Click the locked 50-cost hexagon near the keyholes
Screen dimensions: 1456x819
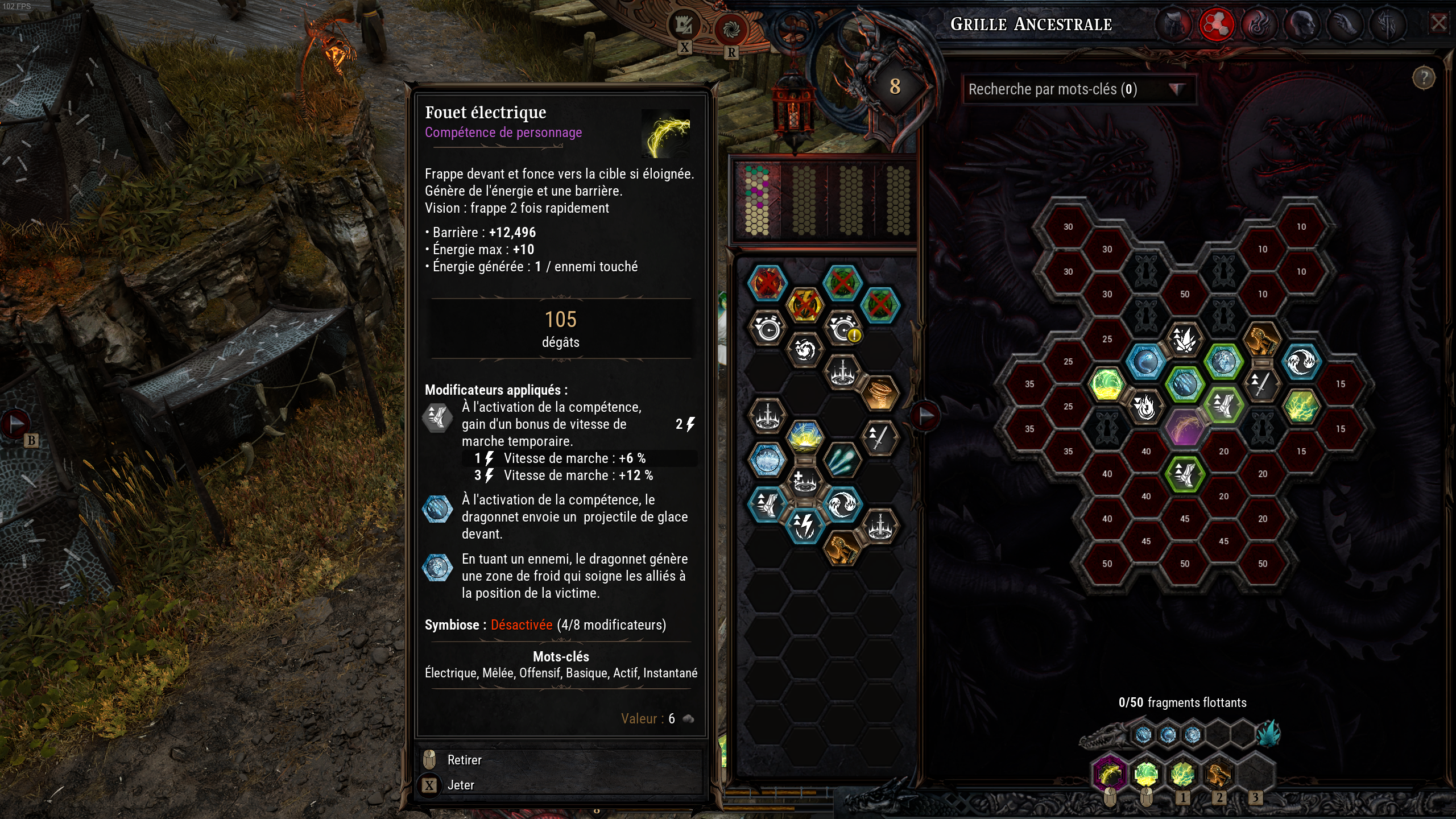1185,294
